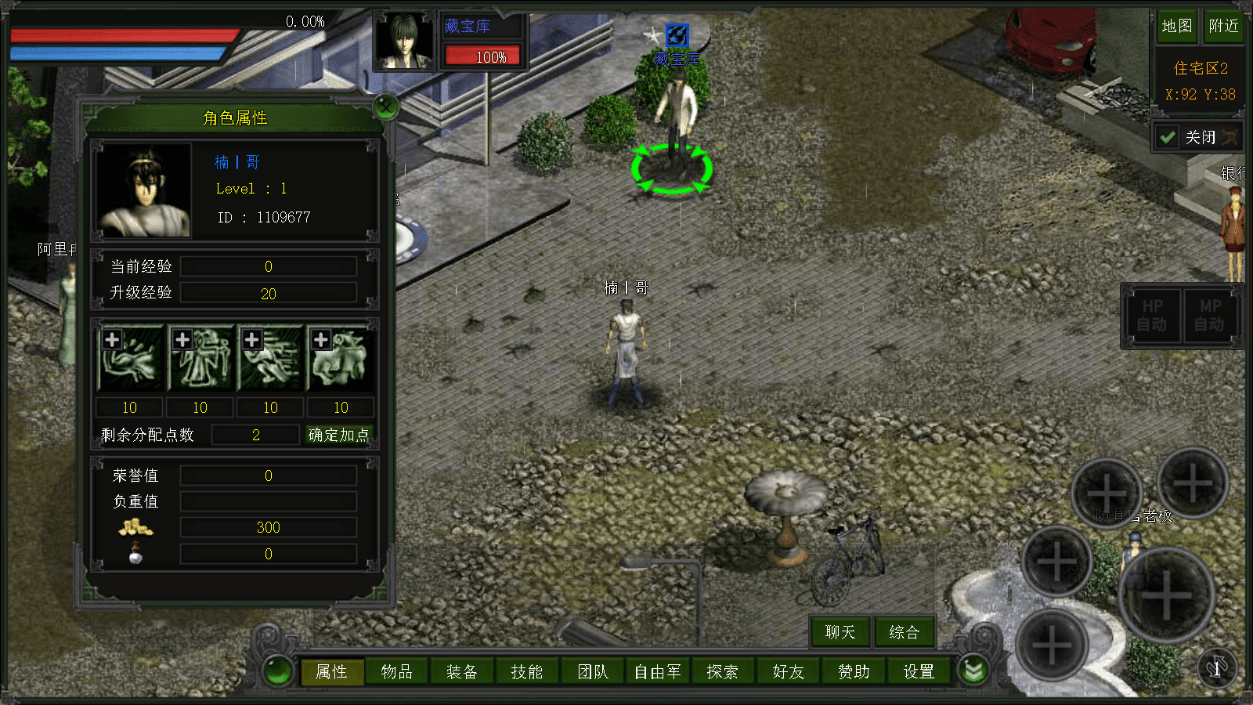
Task: Switch to the 属性 attributes tab
Action: [331, 672]
